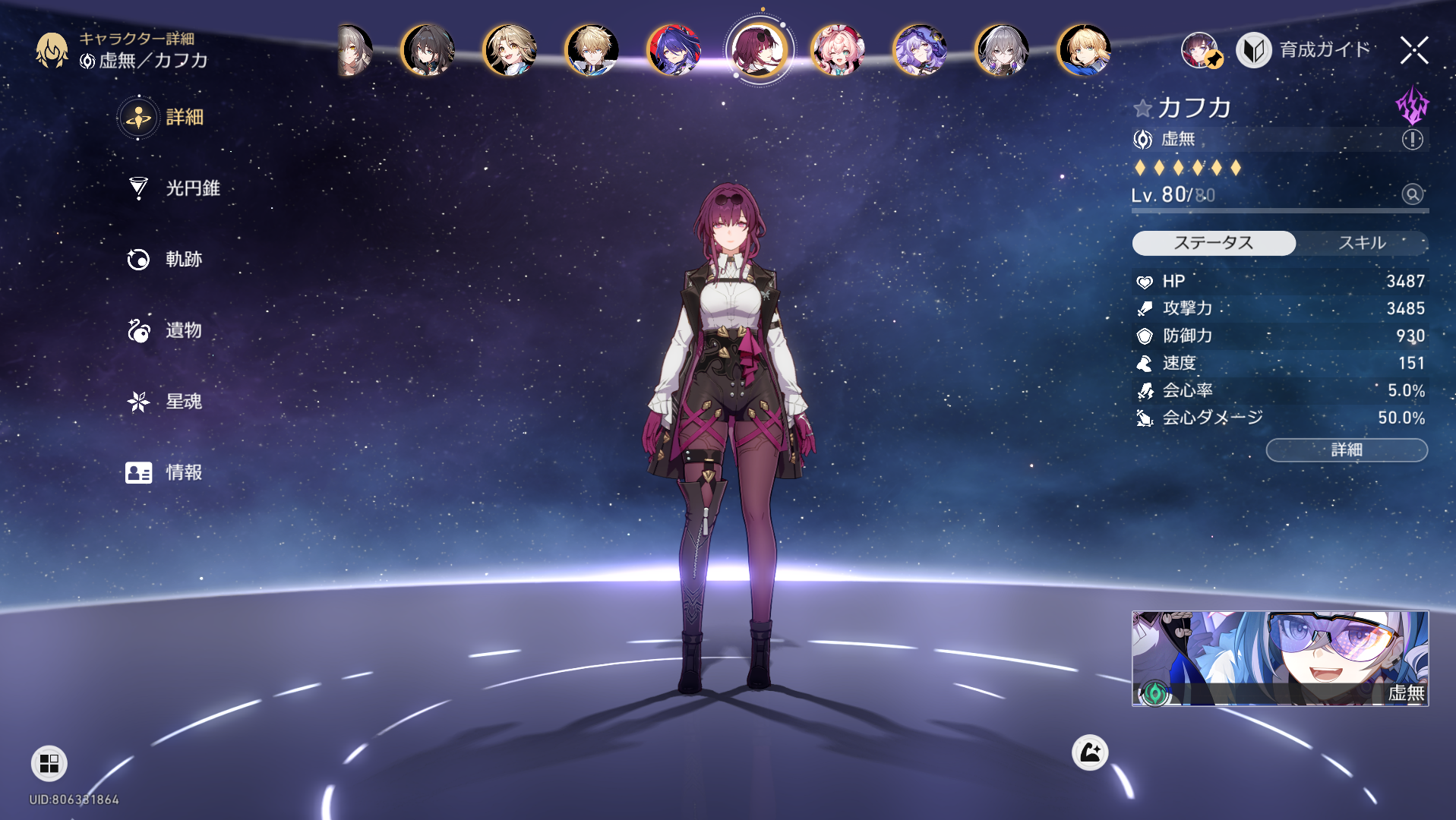1456x820 pixels.
Task: Open the 虚無 light cone card
Action: [1280, 658]
